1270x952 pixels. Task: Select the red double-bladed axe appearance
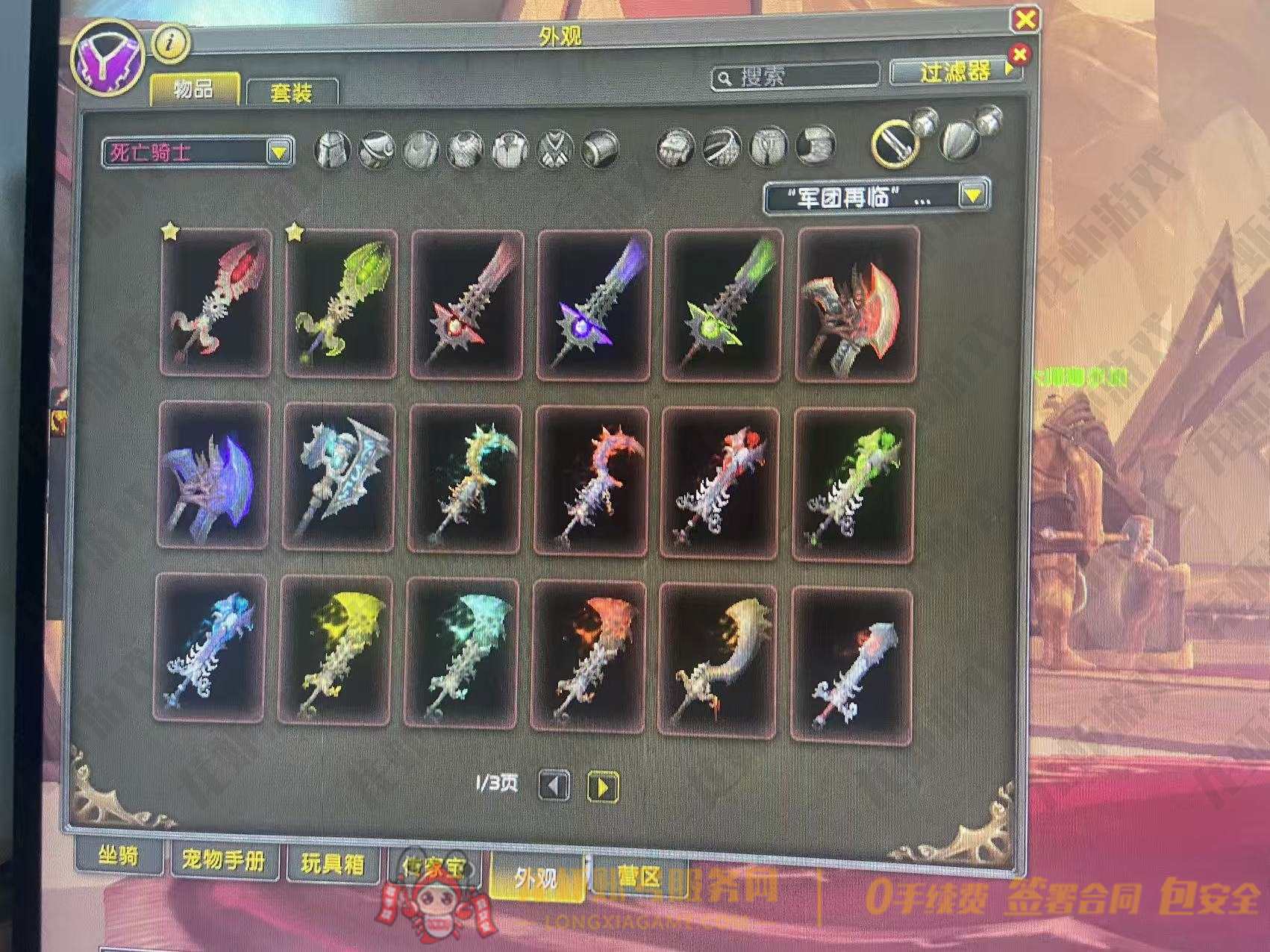pos(857,304)
